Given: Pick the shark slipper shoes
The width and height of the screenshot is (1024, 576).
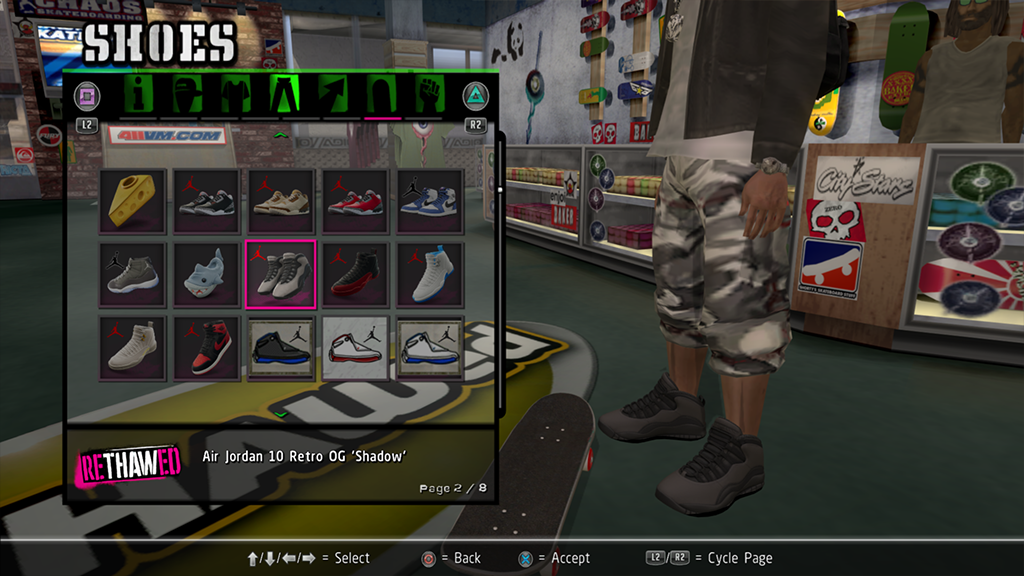Looking at the screenshot, I should 208,274.
